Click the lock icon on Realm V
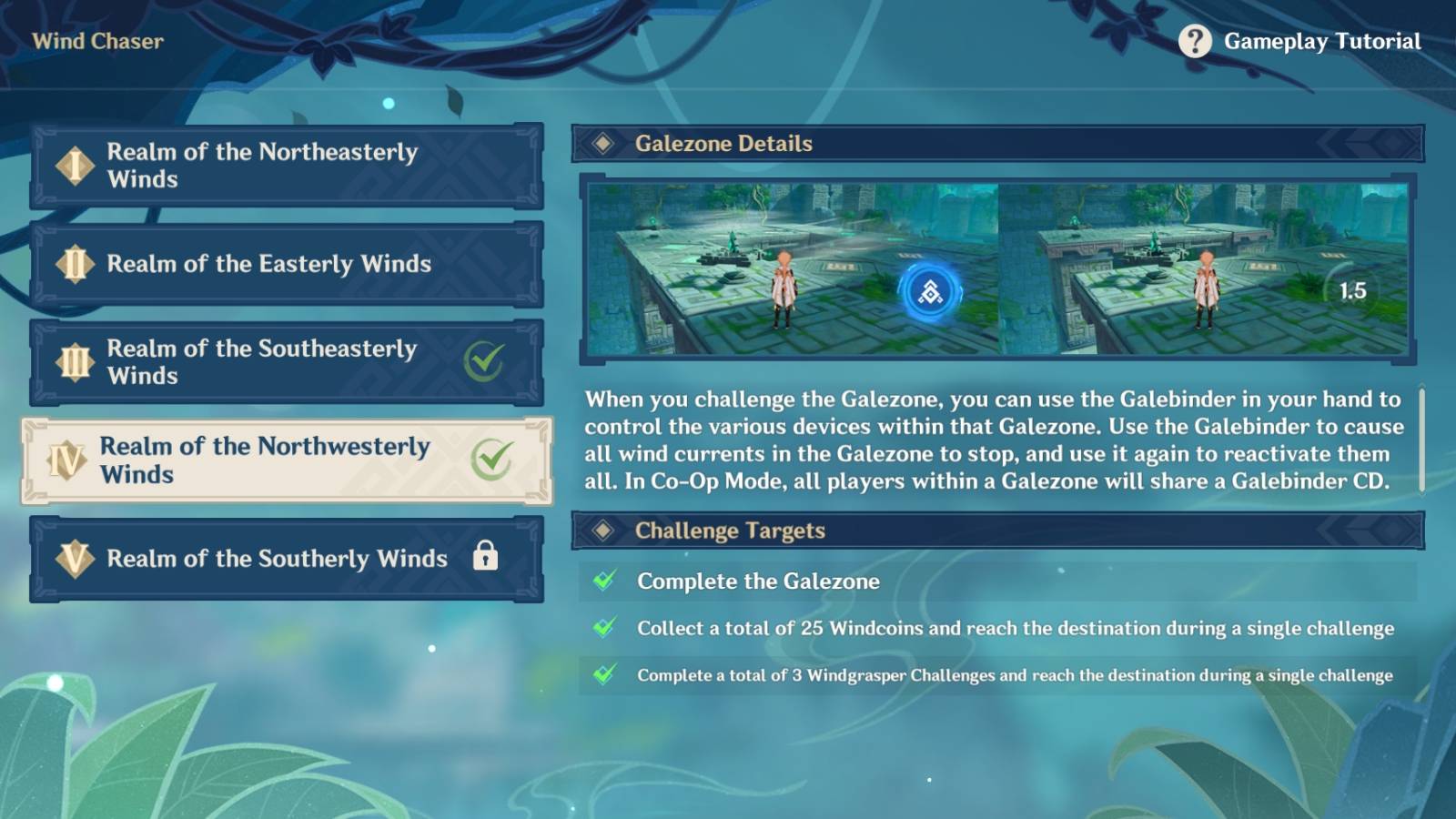1456x819 pixels. [486, 558]
